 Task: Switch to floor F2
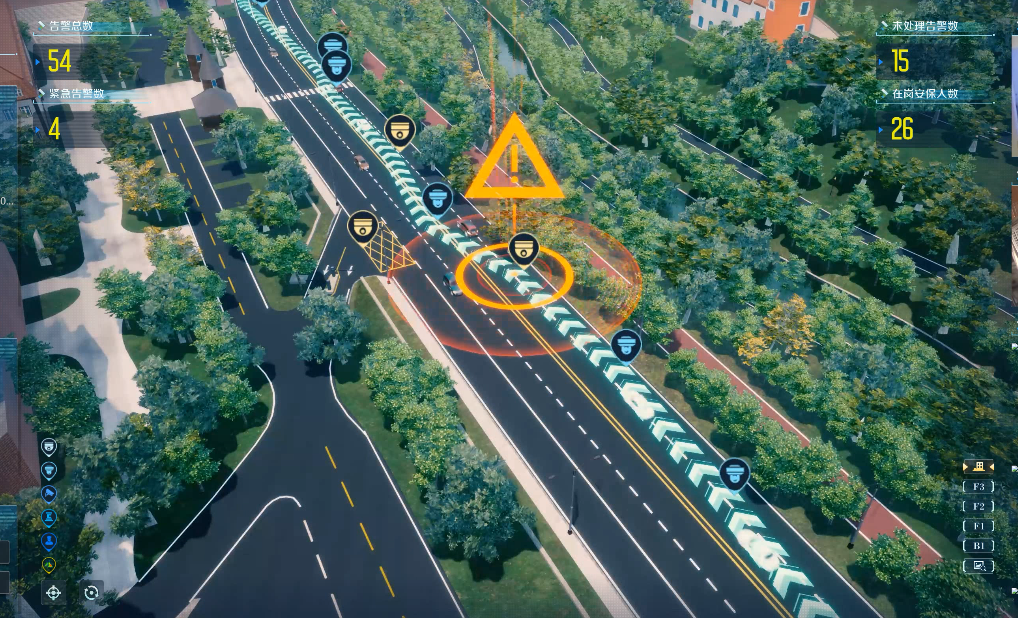978,506
